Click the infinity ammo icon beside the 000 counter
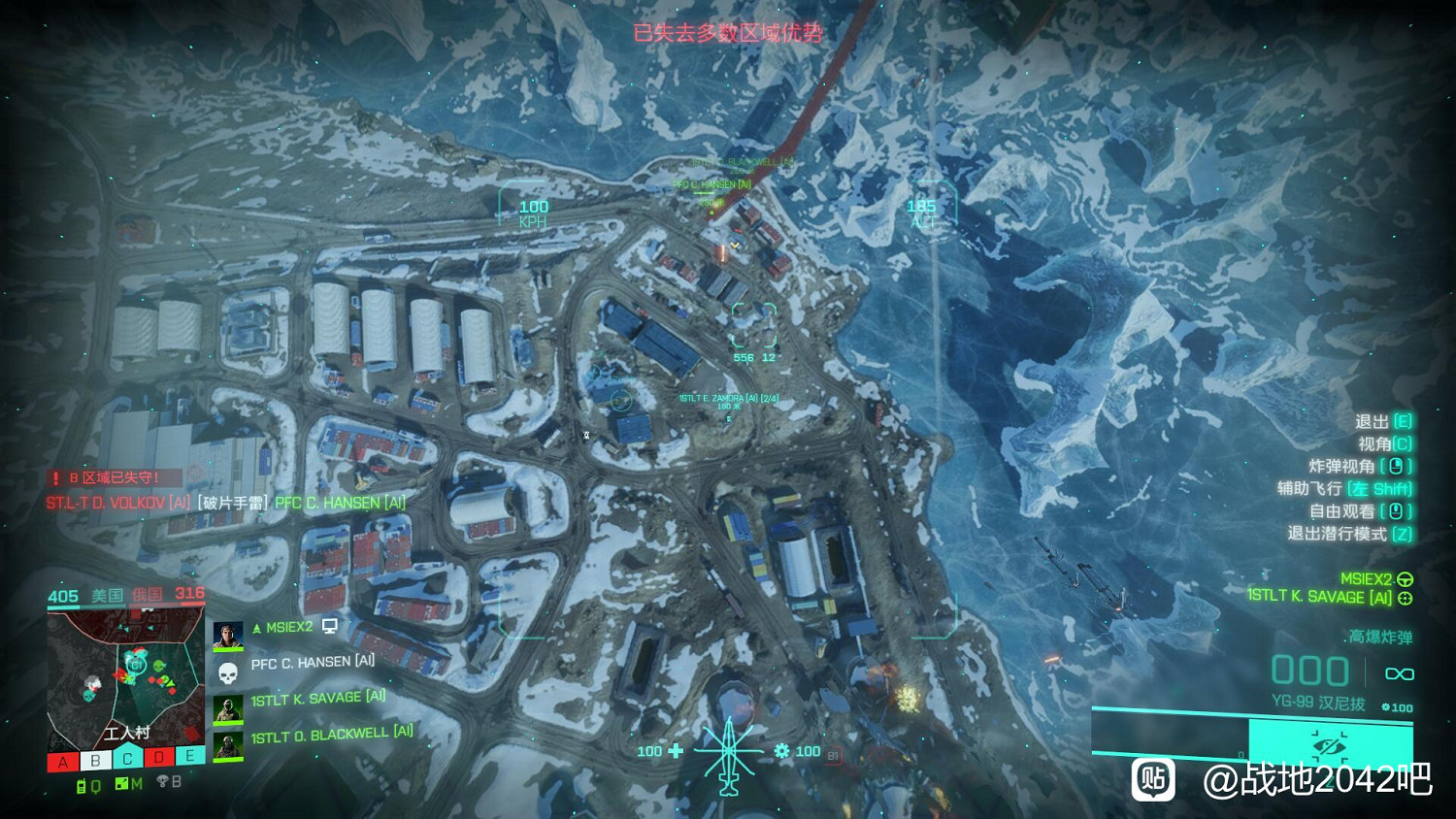Viewport: 1456px width, 819px height. click(1399, 673)
